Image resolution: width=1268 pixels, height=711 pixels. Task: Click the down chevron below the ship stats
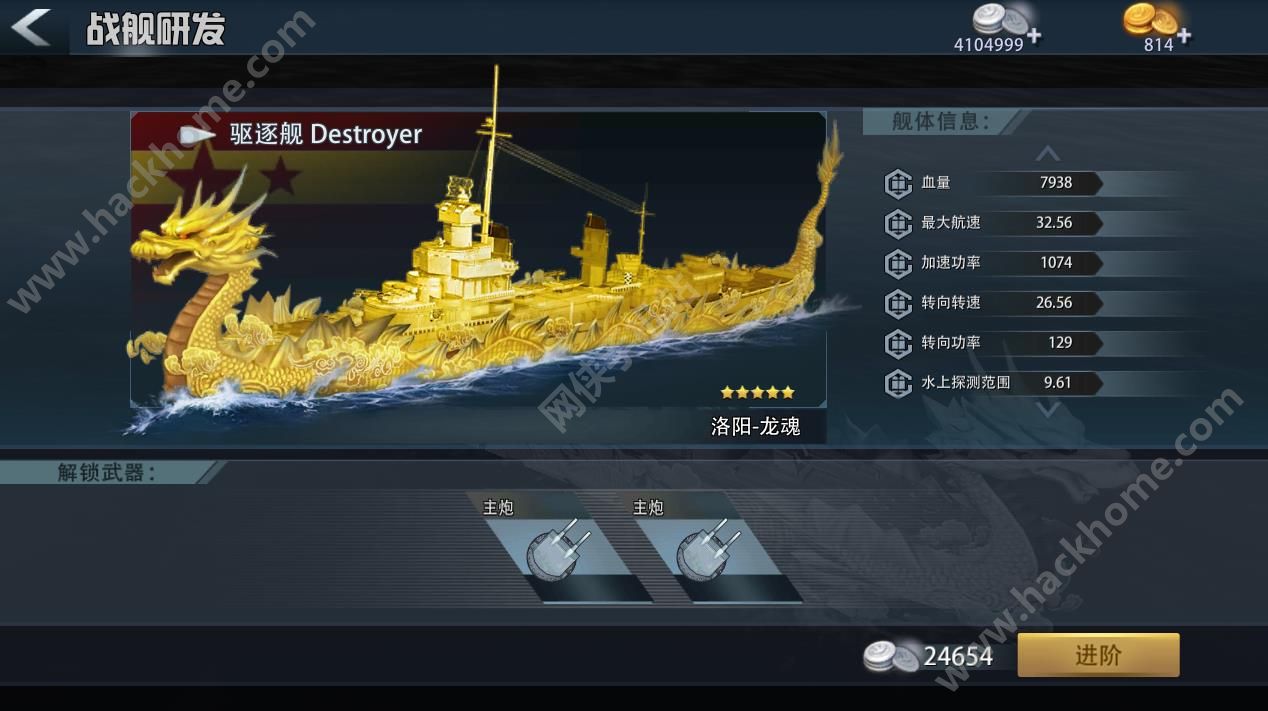pyautogui.click(x=1047, y=409)
